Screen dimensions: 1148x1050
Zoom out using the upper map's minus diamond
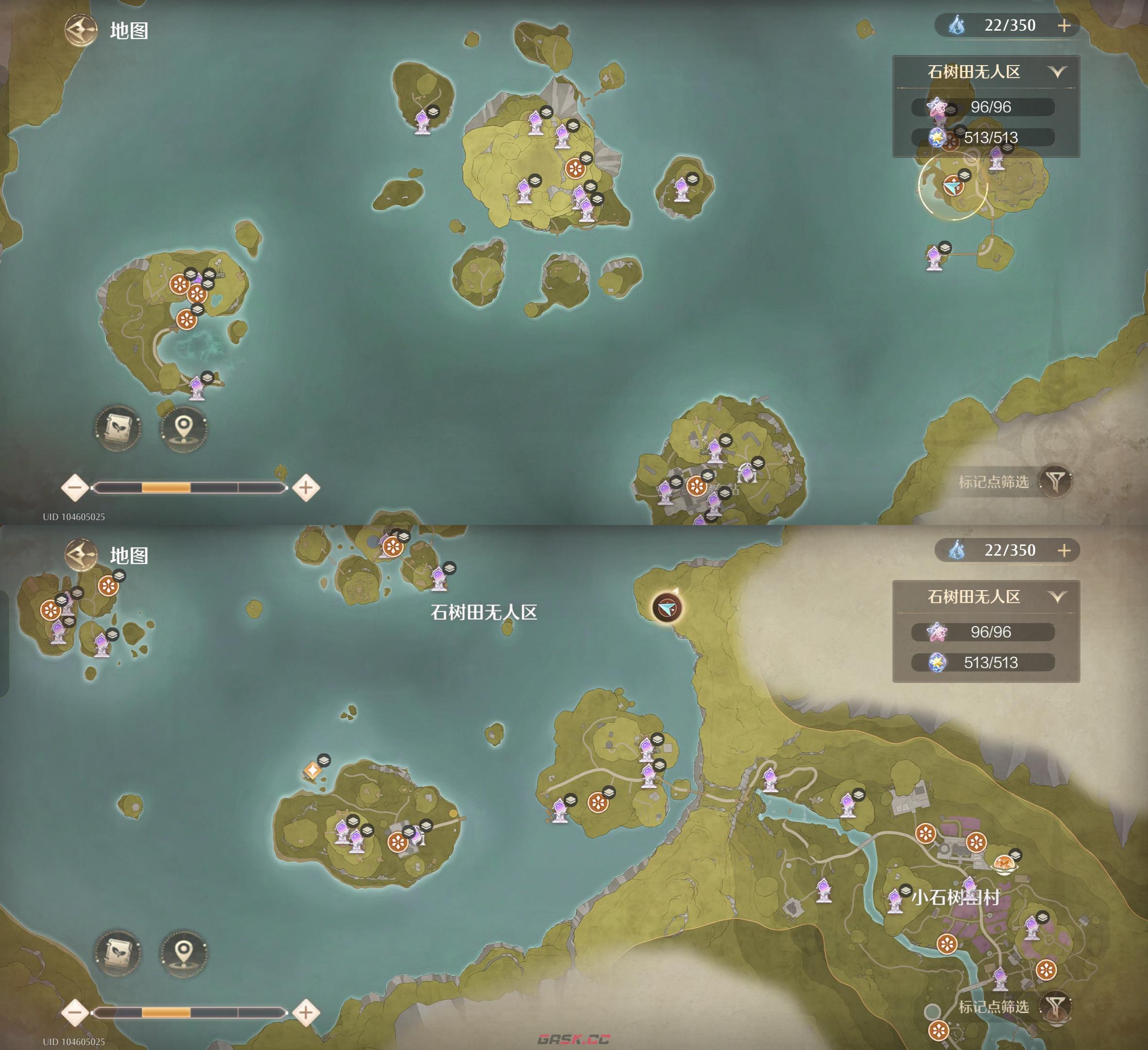74,488
